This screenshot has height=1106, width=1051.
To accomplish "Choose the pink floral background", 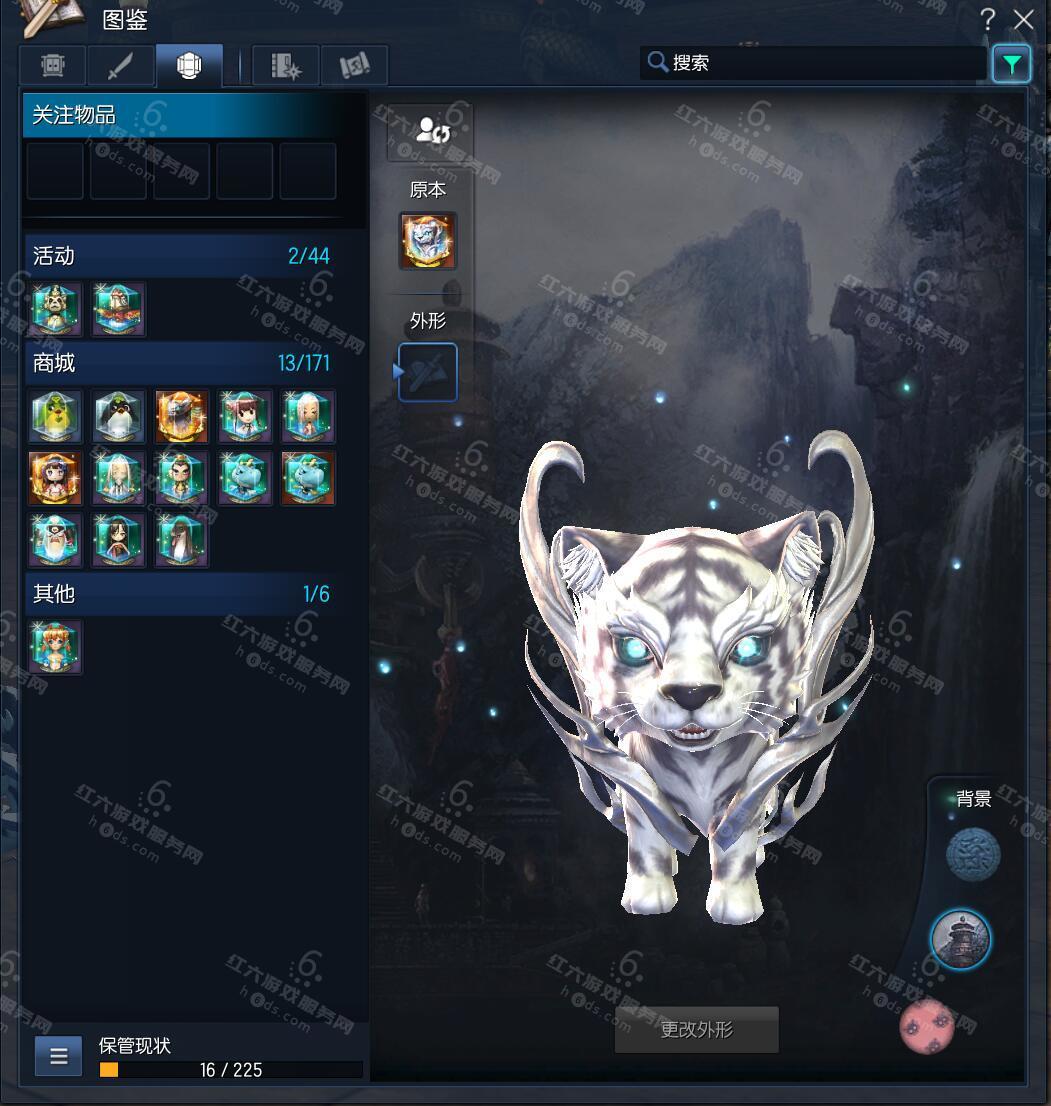I will (x=927, y=1026).
